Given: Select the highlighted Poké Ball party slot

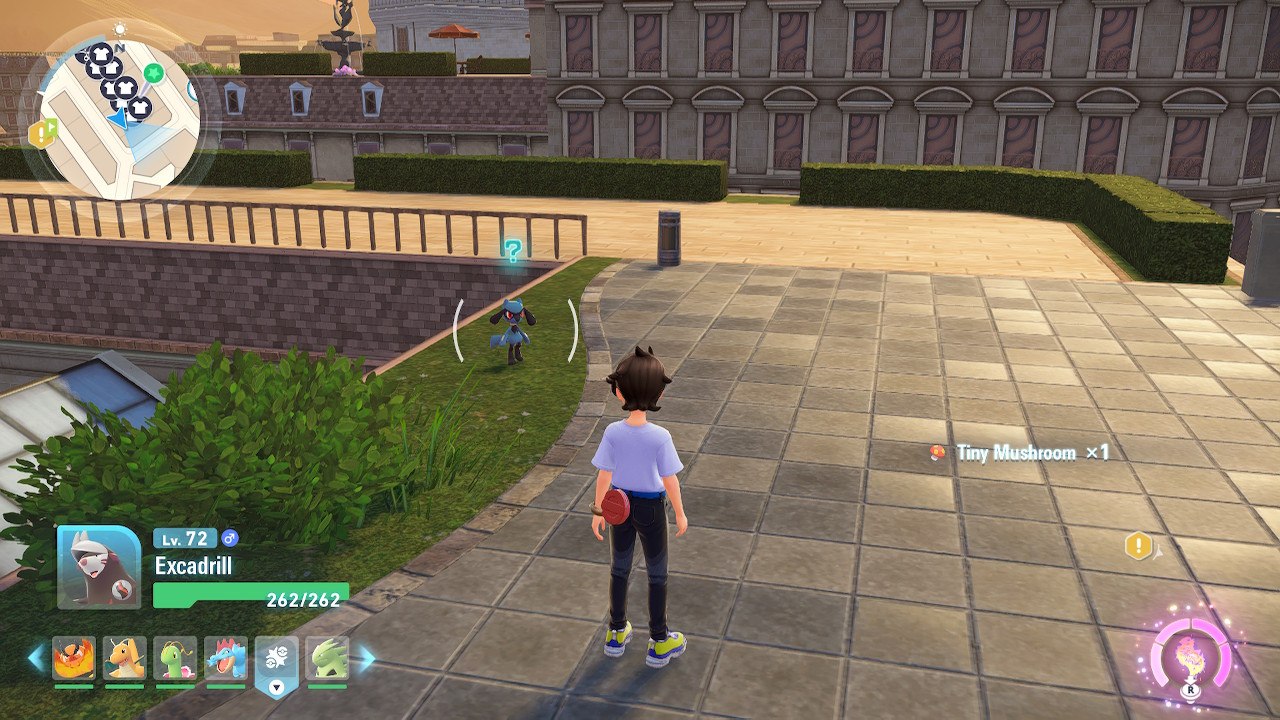Looking at the screenshot, I should (x=277, y=661).
